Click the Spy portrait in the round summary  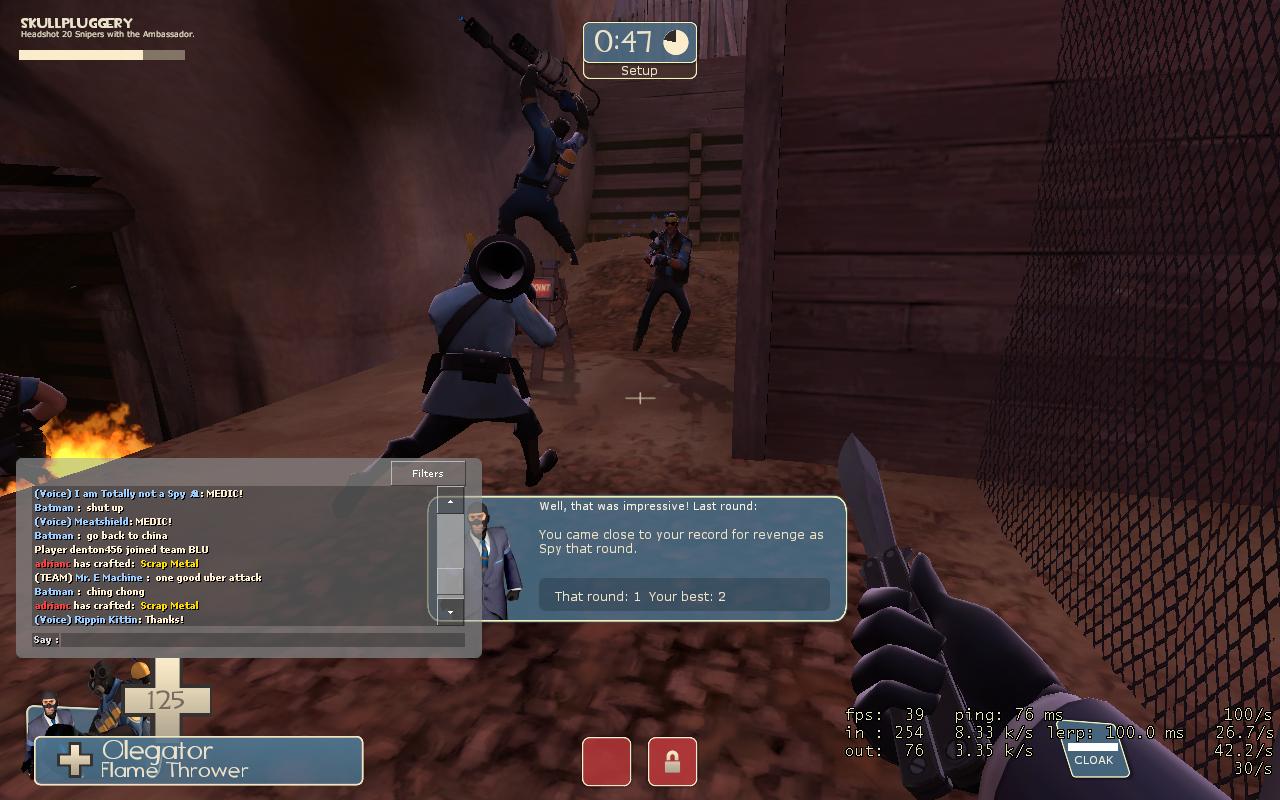(497, 560)
